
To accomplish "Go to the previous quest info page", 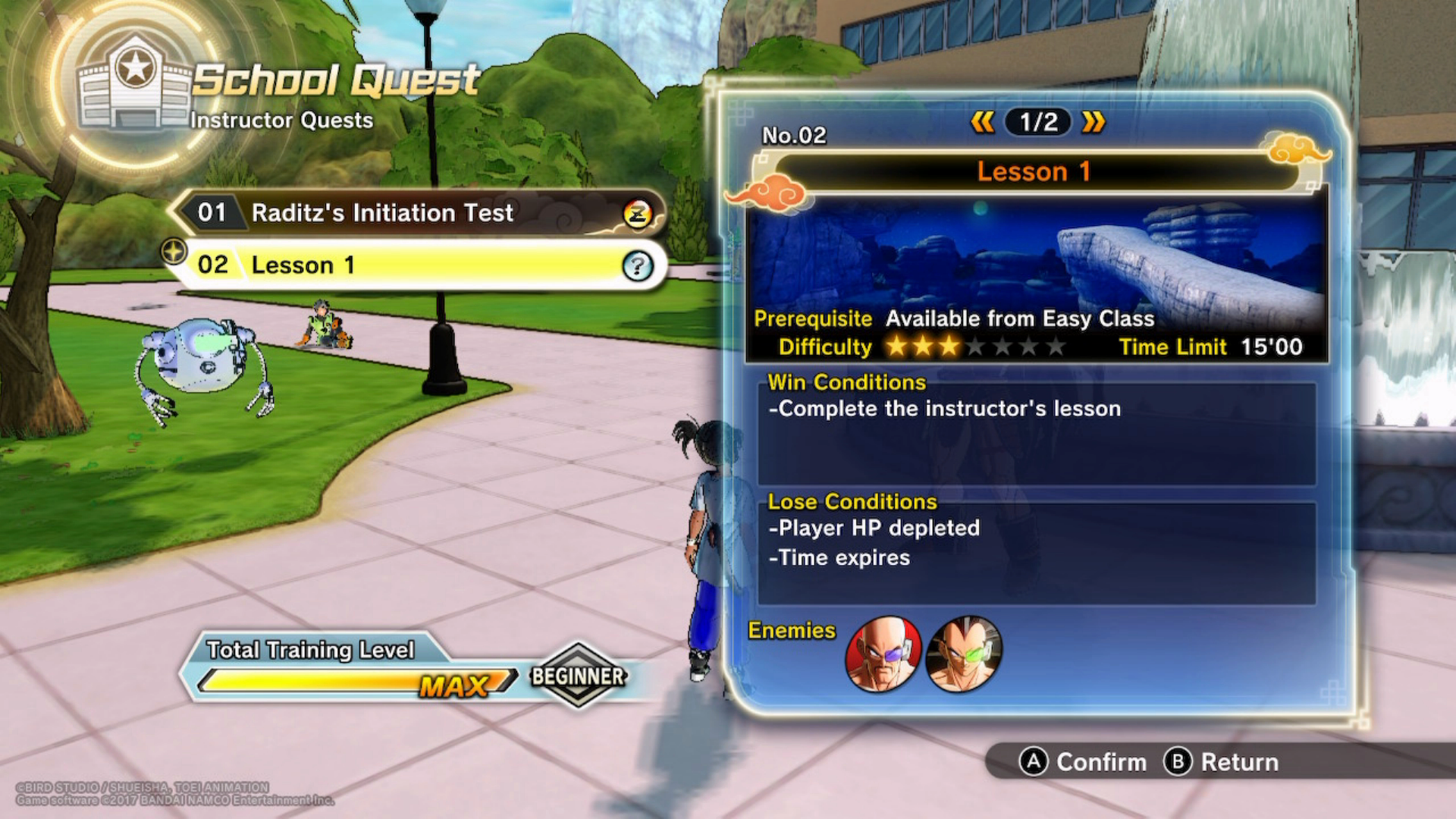I will coord(983,122).
